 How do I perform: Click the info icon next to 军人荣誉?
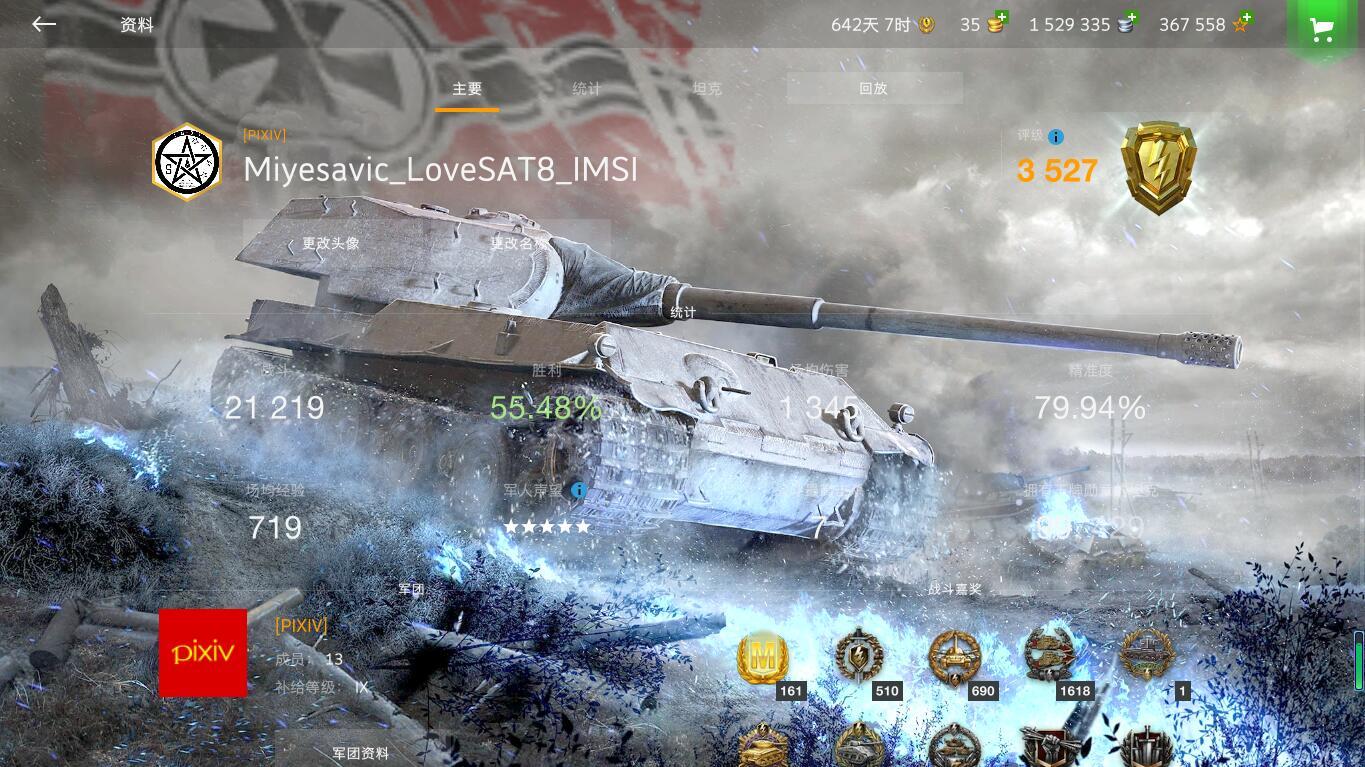coord(579,491)
